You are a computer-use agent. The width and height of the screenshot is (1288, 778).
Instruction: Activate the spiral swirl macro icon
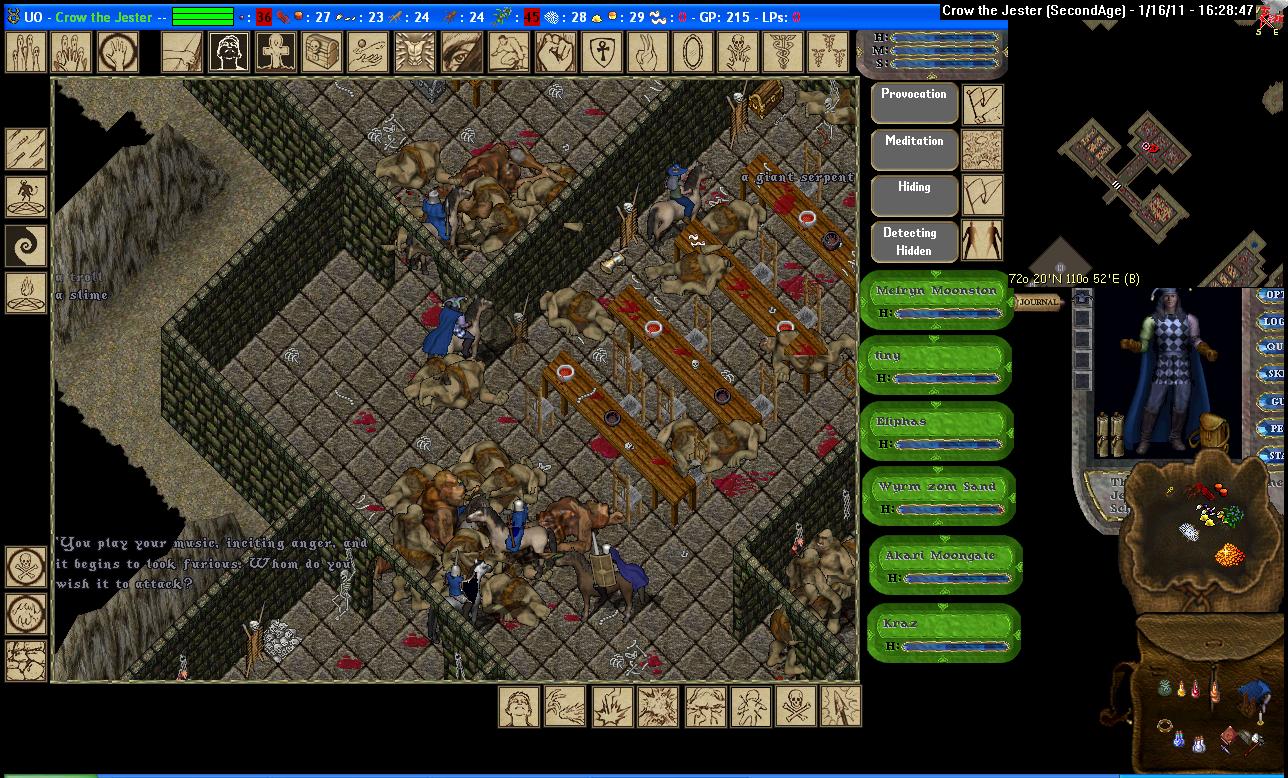point(26,244)
